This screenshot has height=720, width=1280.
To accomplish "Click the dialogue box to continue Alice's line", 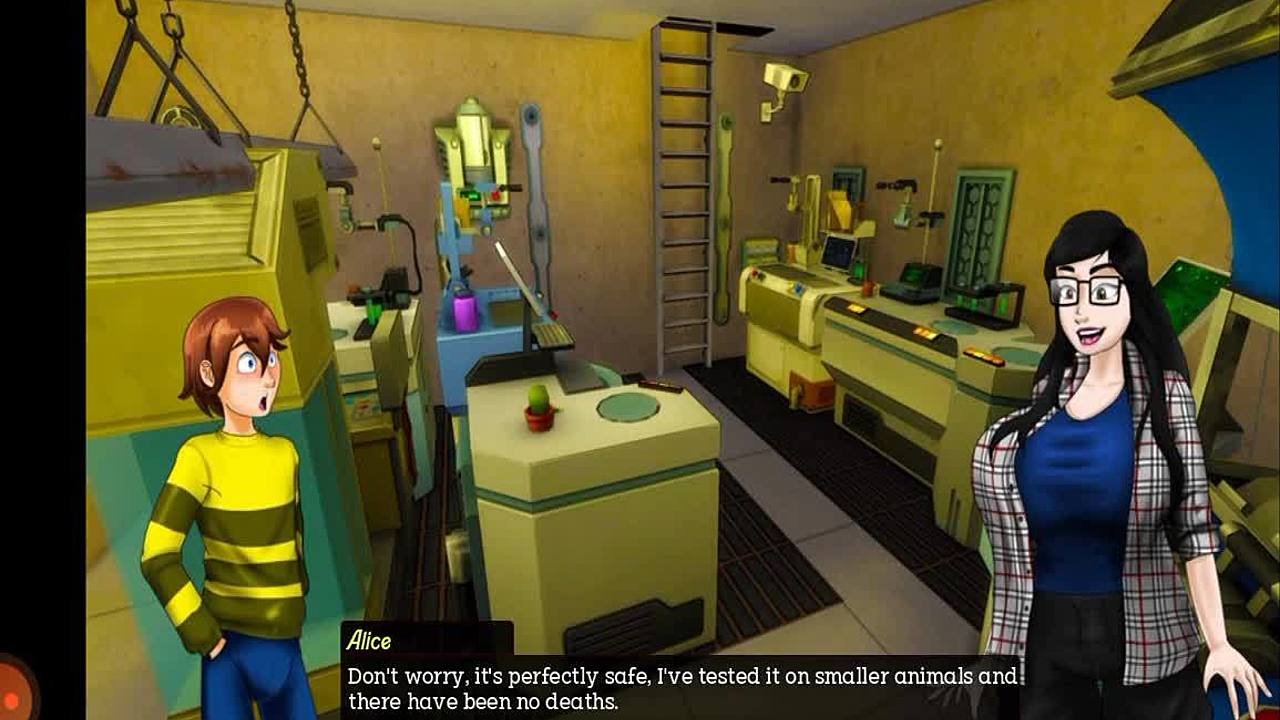I will (680, 688).
